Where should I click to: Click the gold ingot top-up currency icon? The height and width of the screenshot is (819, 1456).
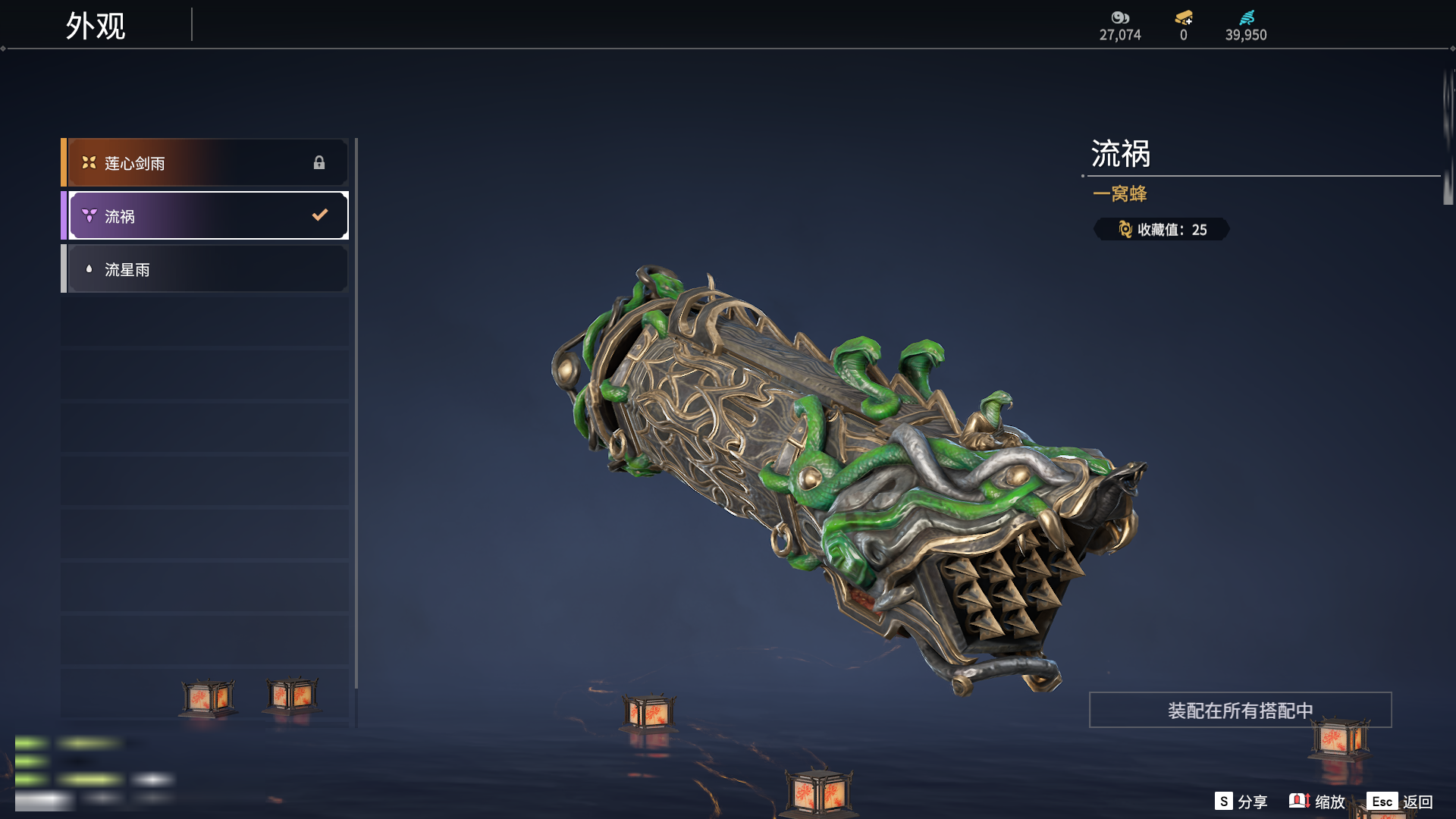point(1184,17)
